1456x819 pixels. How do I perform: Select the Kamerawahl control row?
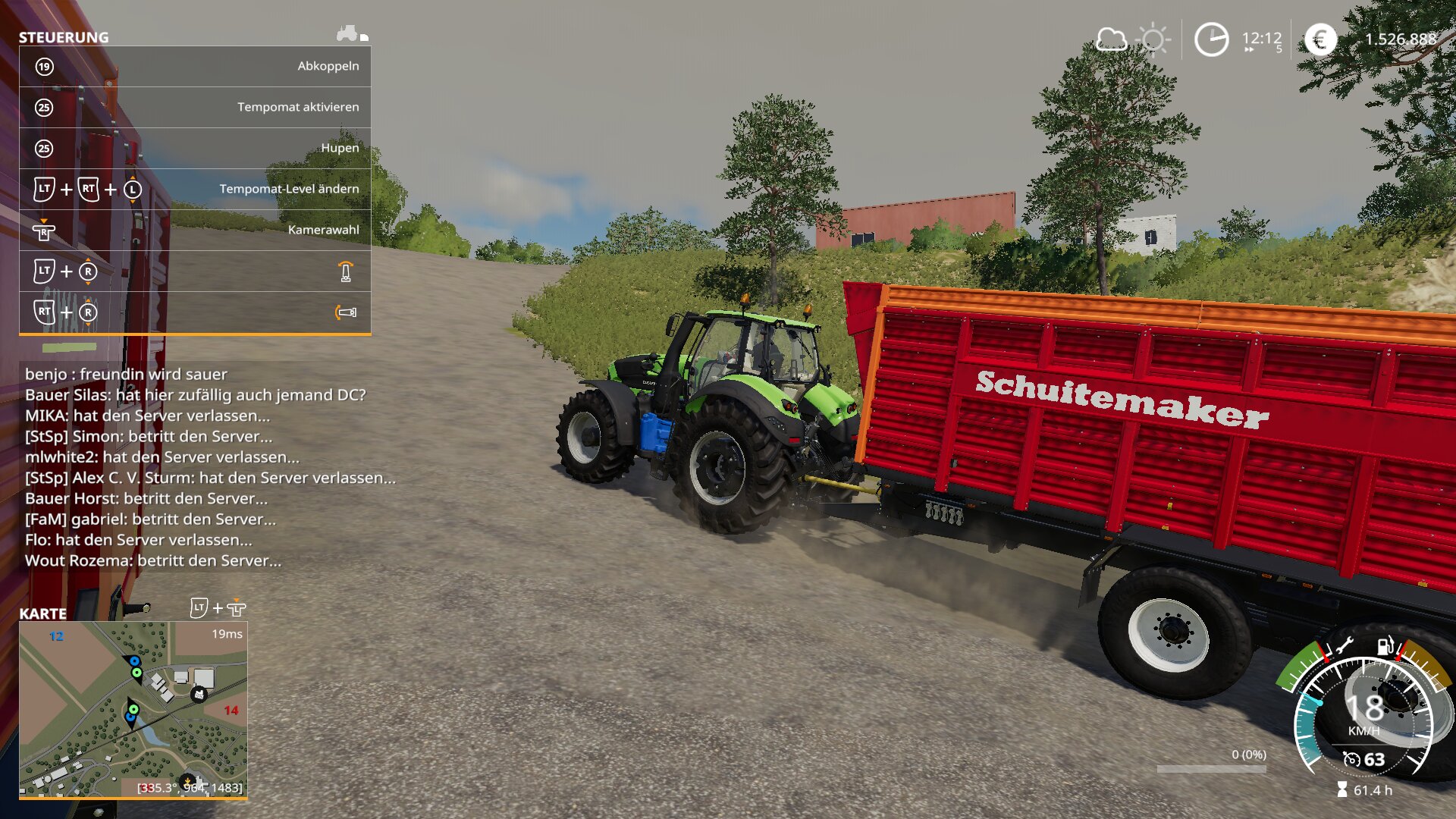click(195, 231)
